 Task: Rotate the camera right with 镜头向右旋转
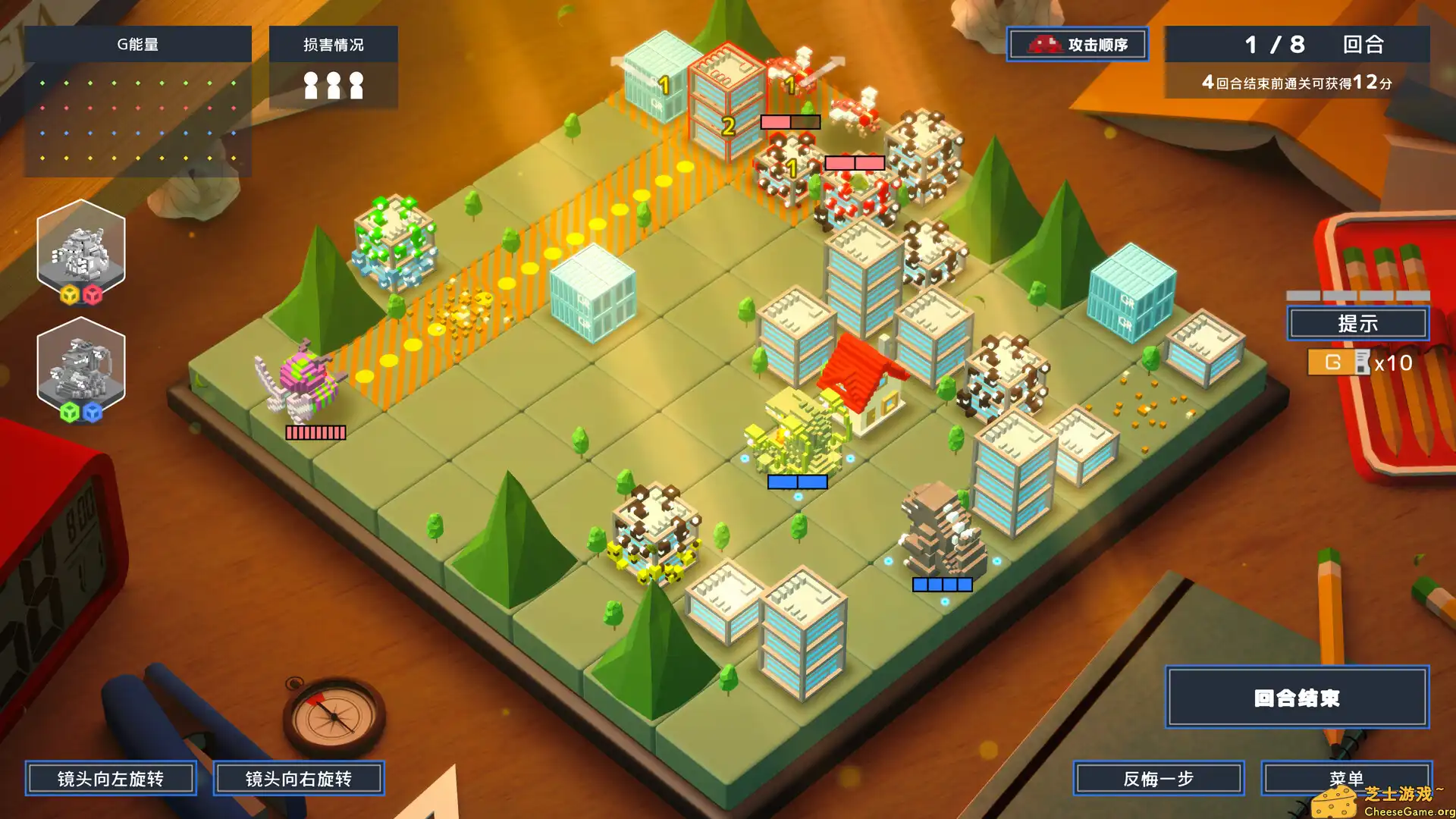coord(300,778)
